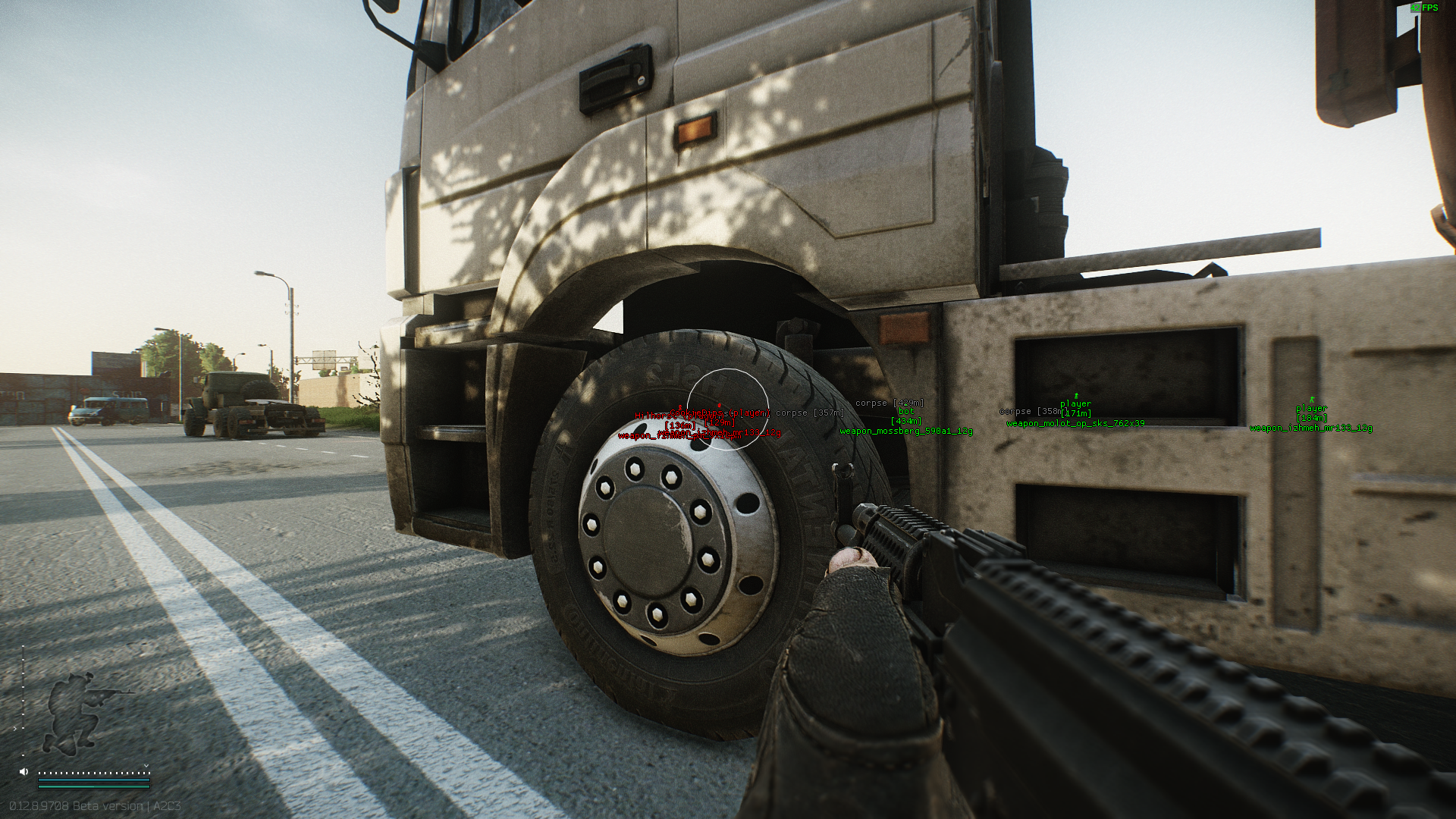This screenshot has height=819, width=1456.
Task: Click the player stance silhouette icon
Action: coord(78,711)
